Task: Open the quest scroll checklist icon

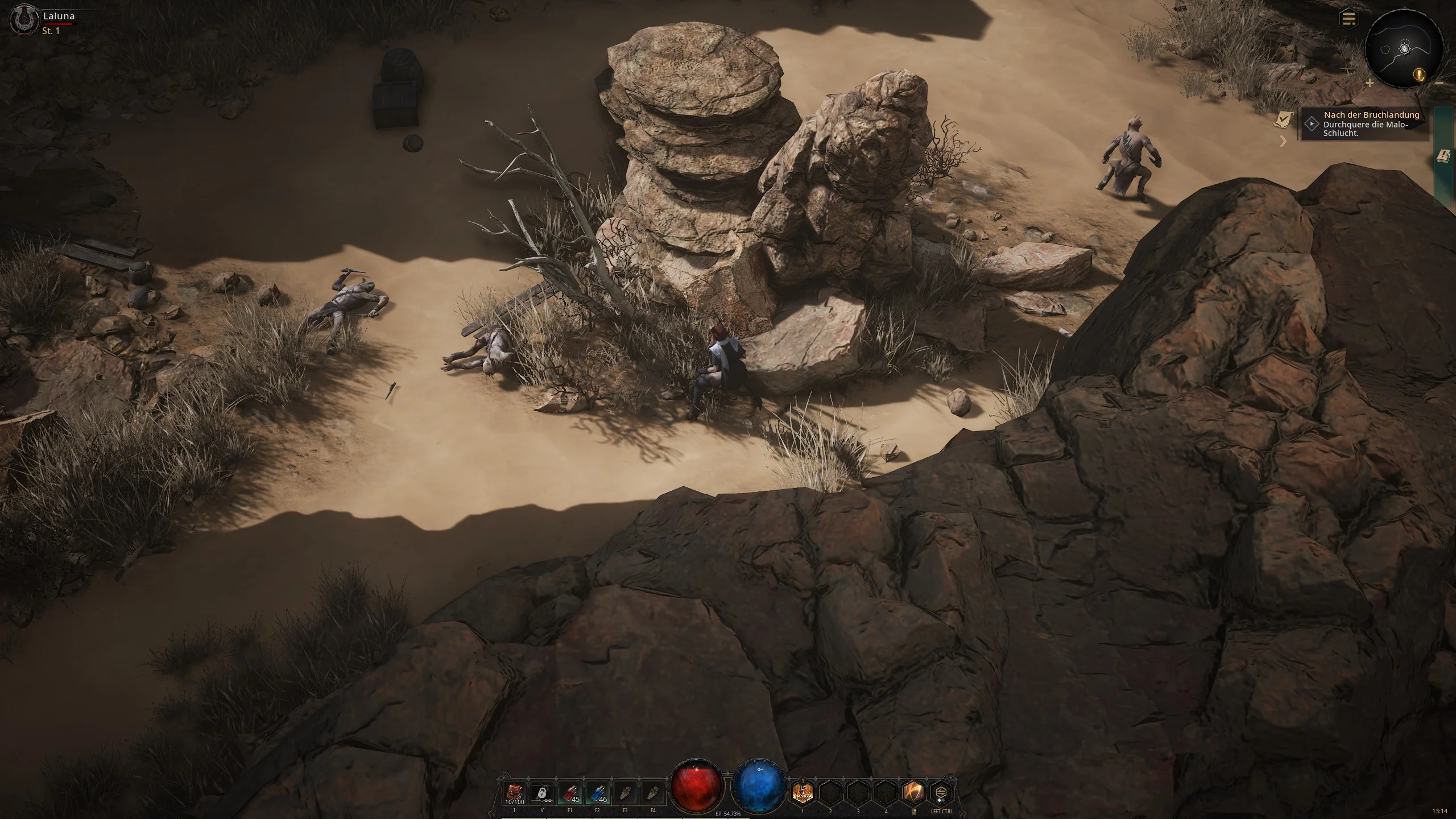Action: tap(1284, 119)
